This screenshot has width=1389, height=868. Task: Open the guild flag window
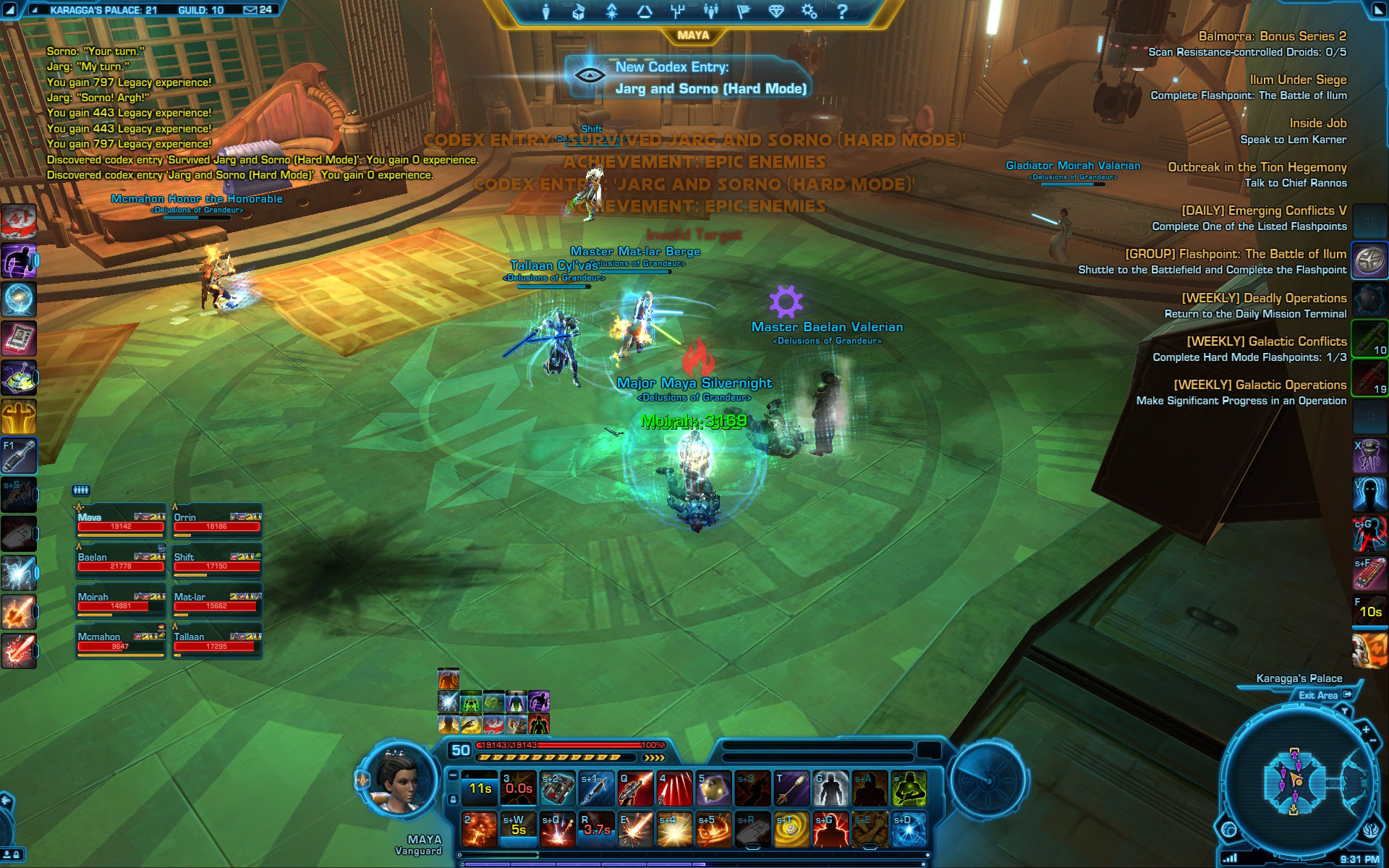click(x=744, y=12)
